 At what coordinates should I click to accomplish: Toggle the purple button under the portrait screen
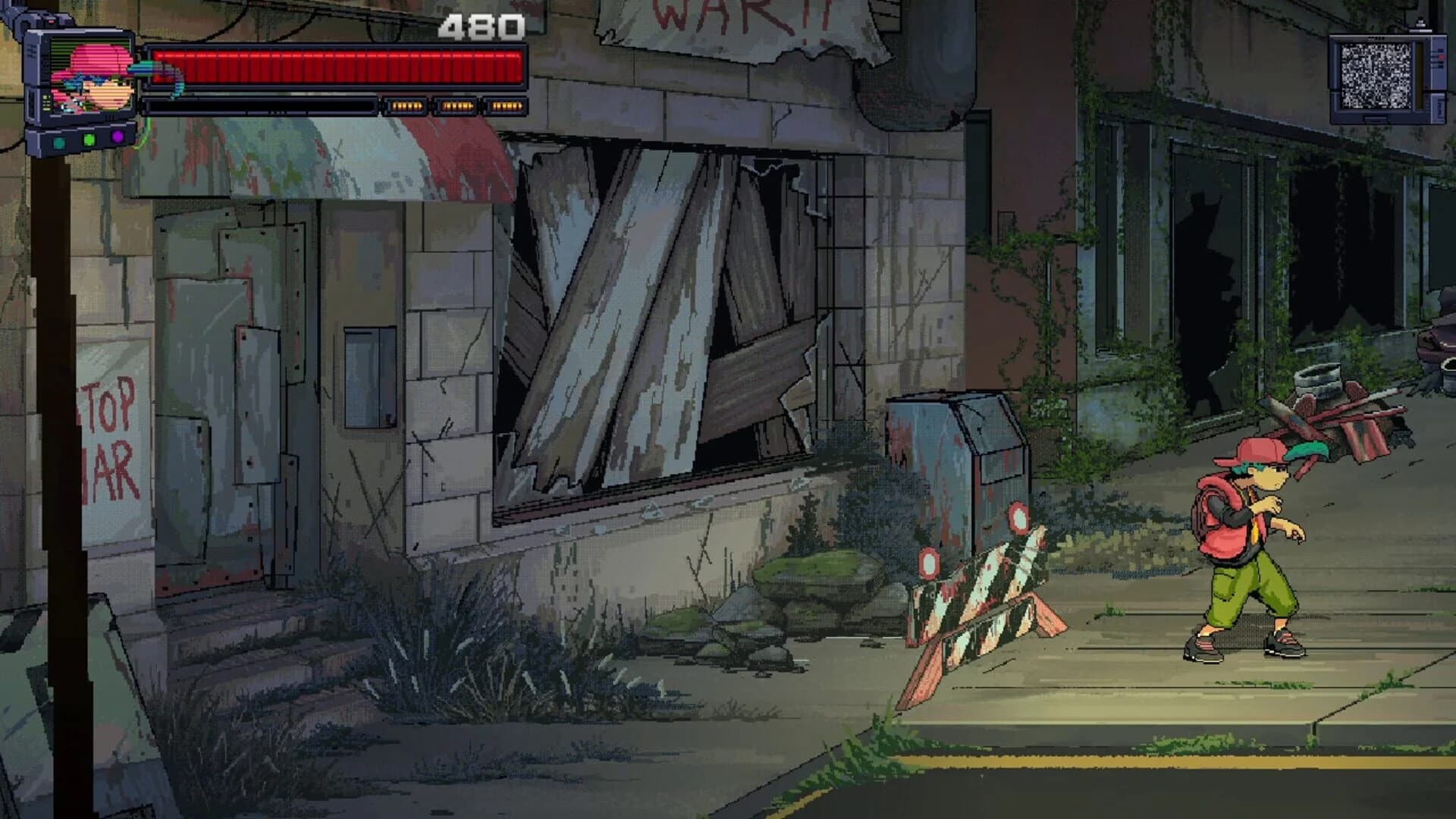[x=116, y=136]
